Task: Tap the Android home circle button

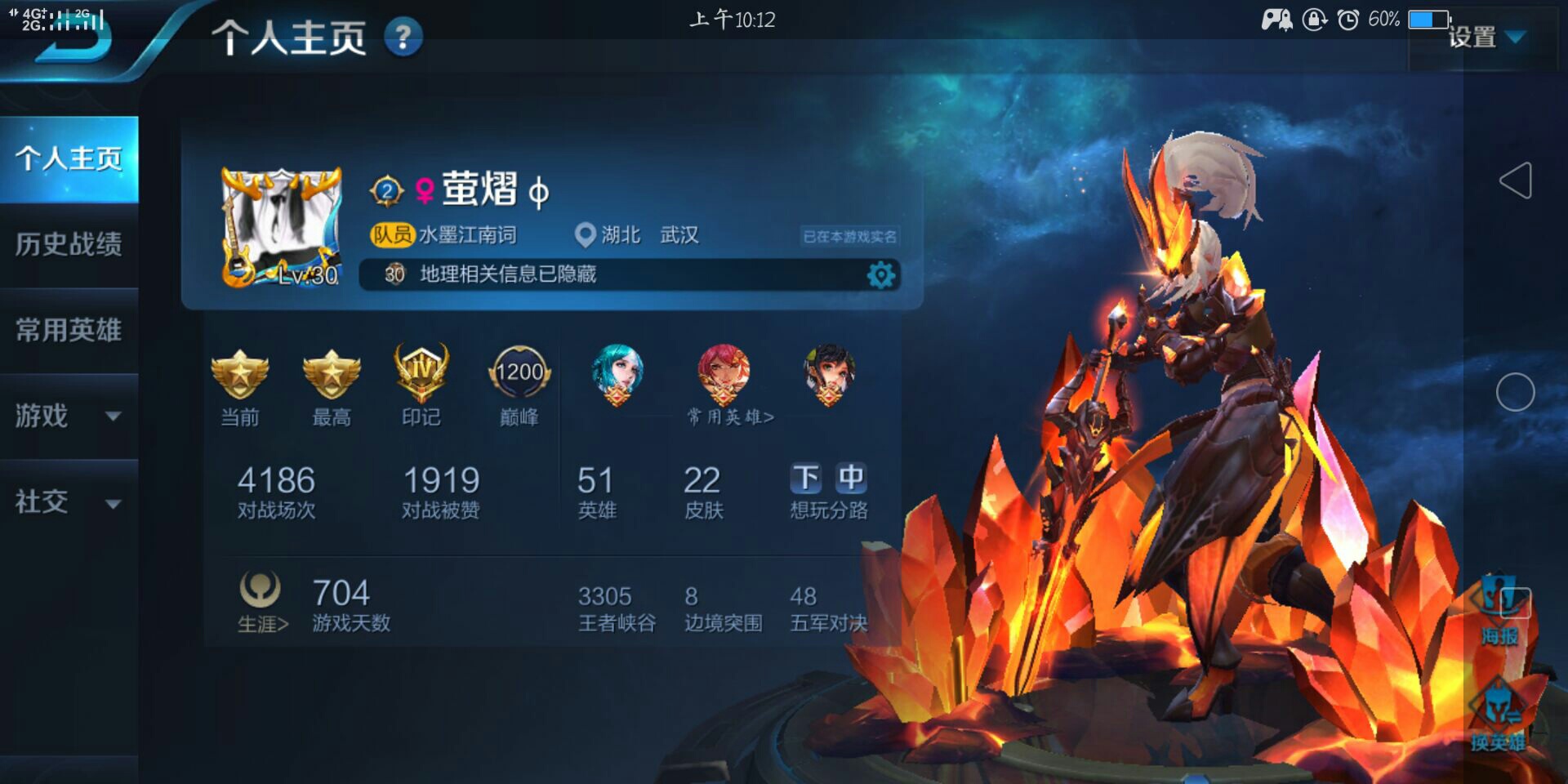Action: (x=1515, y=392)
